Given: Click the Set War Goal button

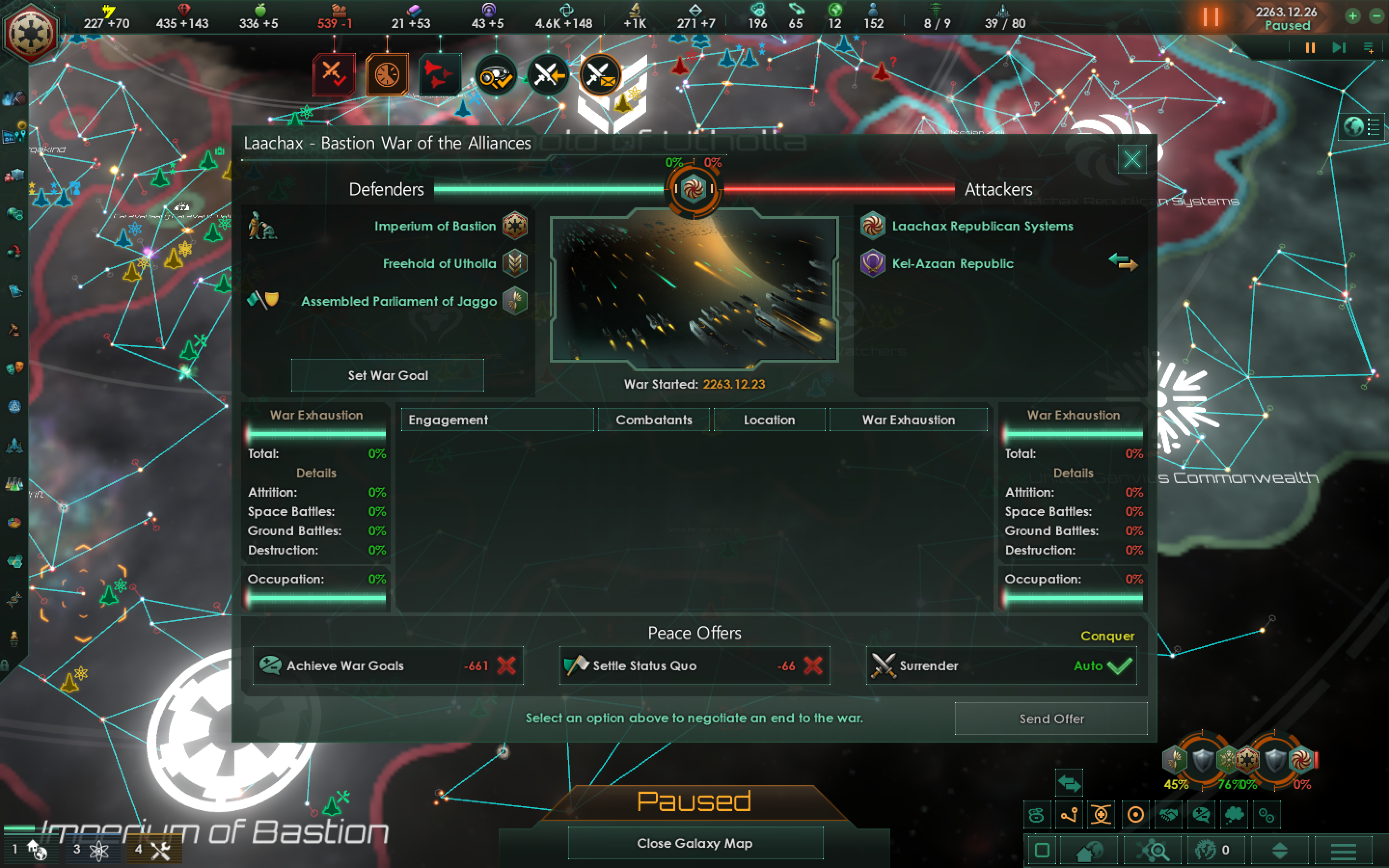Looking at the screenshot, I should pos(387,376).
